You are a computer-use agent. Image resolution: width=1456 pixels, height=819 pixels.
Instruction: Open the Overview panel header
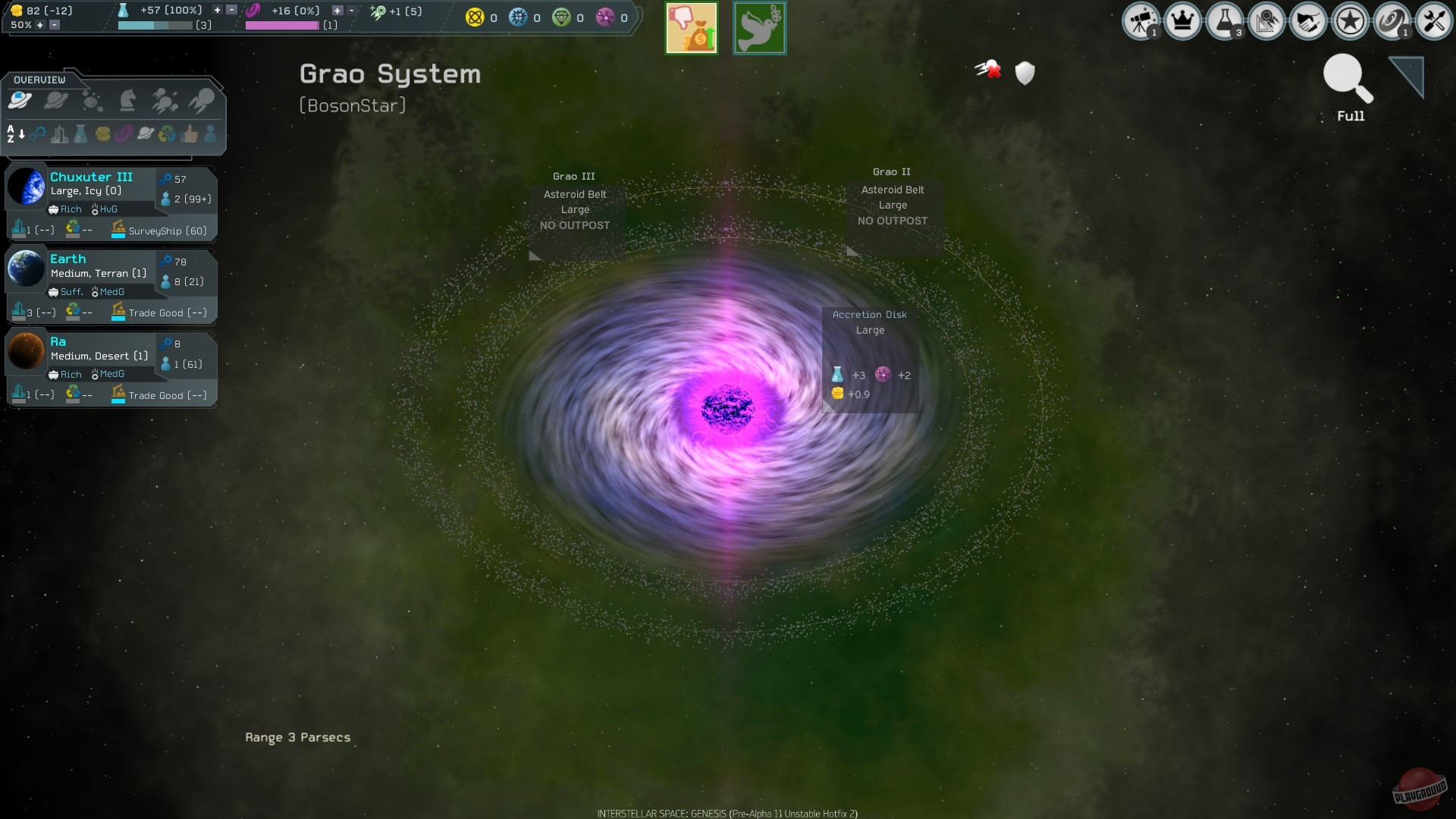click(x=42, y=79)
